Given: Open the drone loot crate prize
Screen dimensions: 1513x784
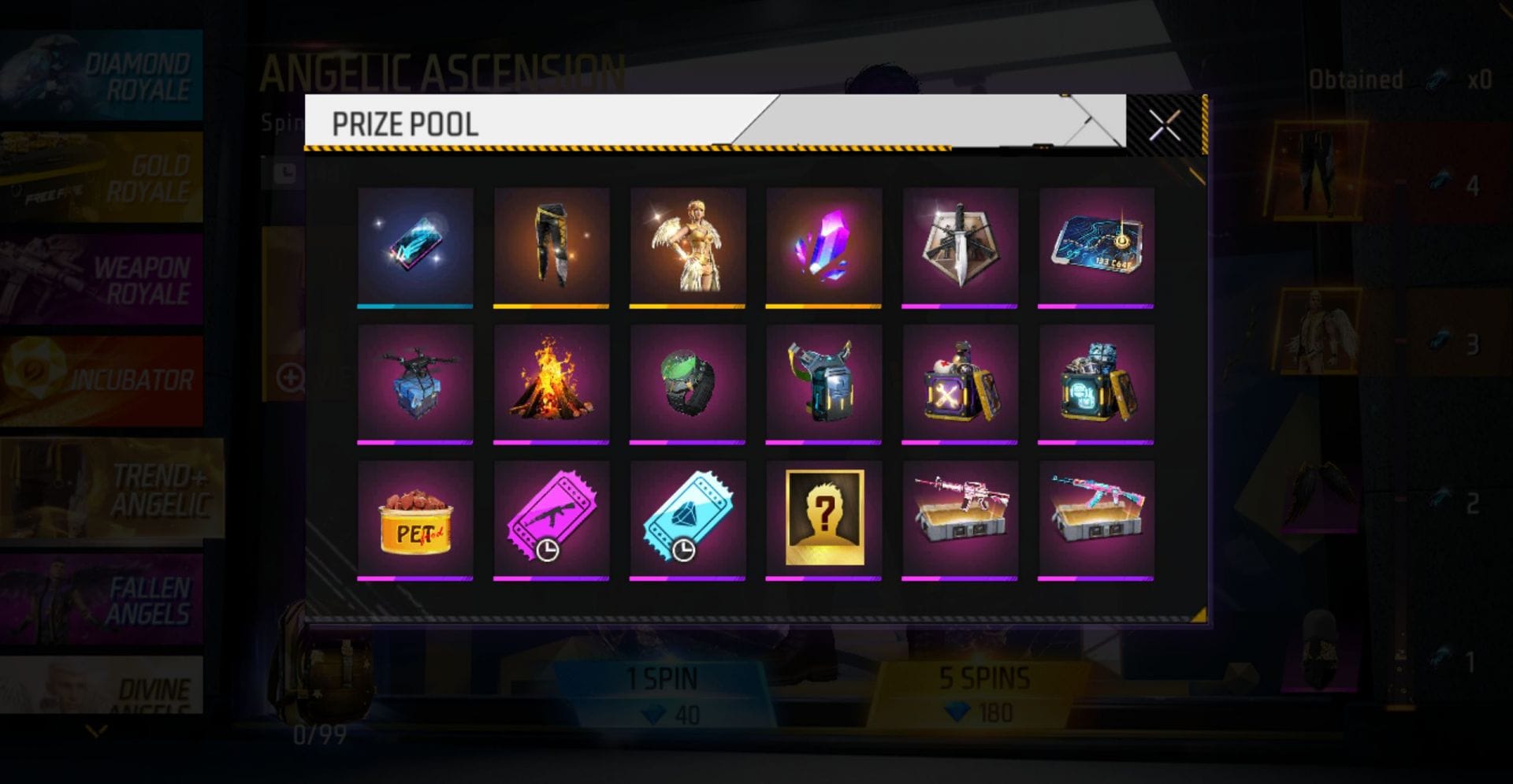Looking at the screenshot, I should coord(415,381).
